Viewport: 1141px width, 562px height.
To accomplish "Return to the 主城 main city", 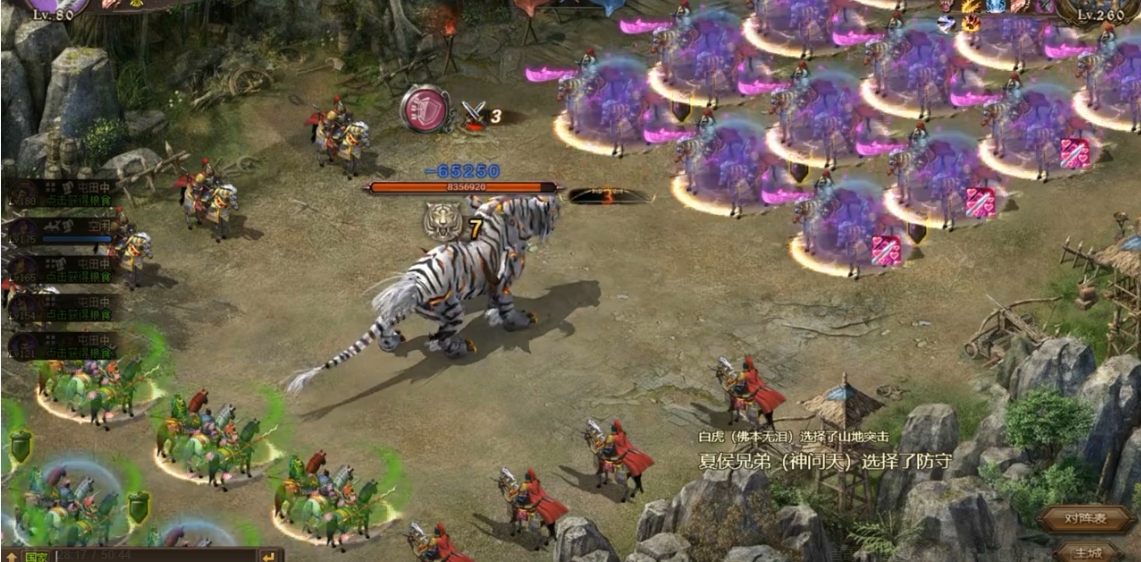I will [1086, 551].
